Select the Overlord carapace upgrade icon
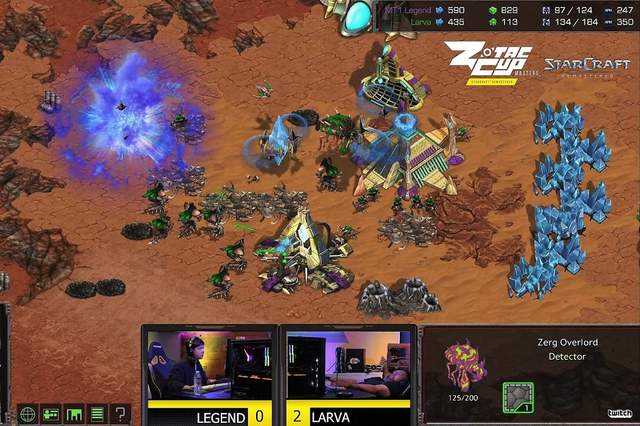 coord(518,397)
